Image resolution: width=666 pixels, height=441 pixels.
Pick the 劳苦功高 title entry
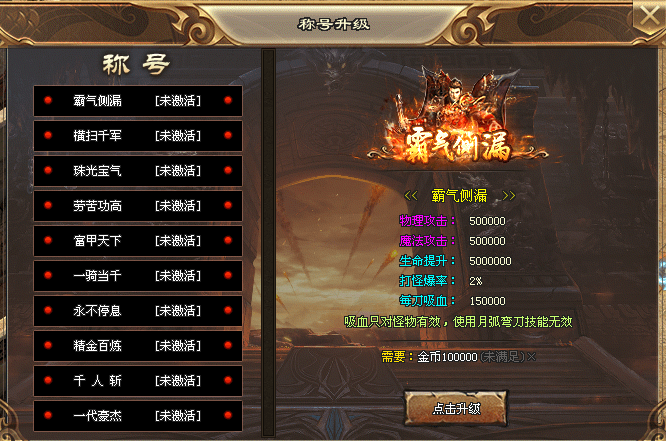[138, 205]
